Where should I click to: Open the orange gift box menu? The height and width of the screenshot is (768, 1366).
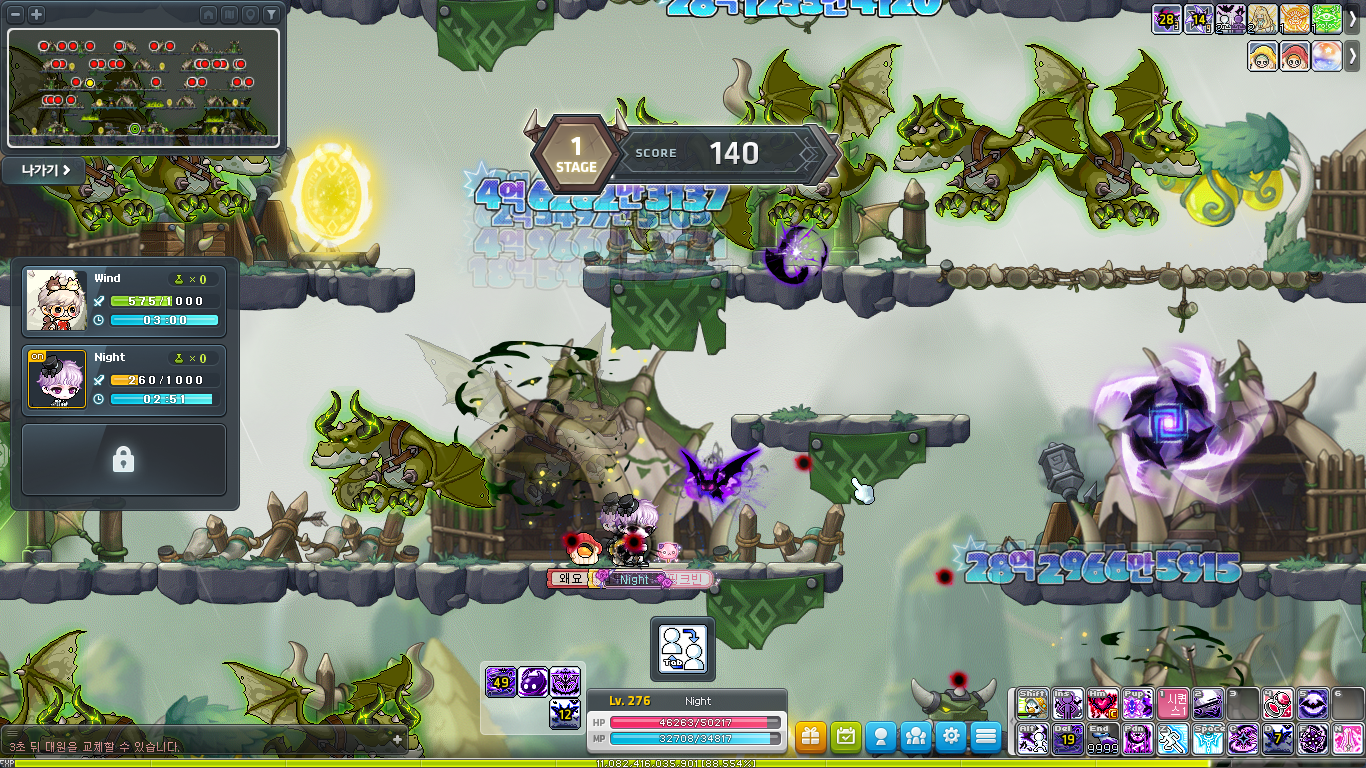click(x=811, y=737)
